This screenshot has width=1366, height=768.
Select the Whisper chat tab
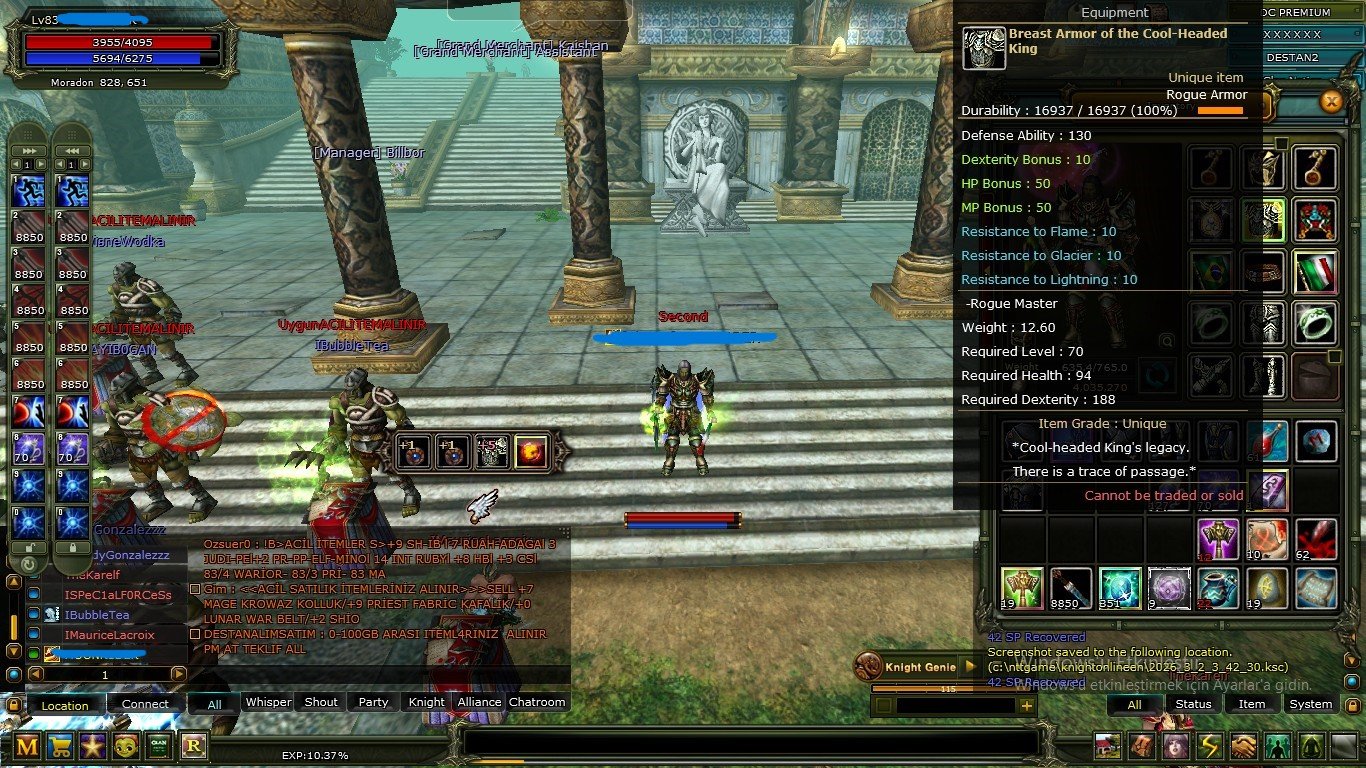point(268,702)
